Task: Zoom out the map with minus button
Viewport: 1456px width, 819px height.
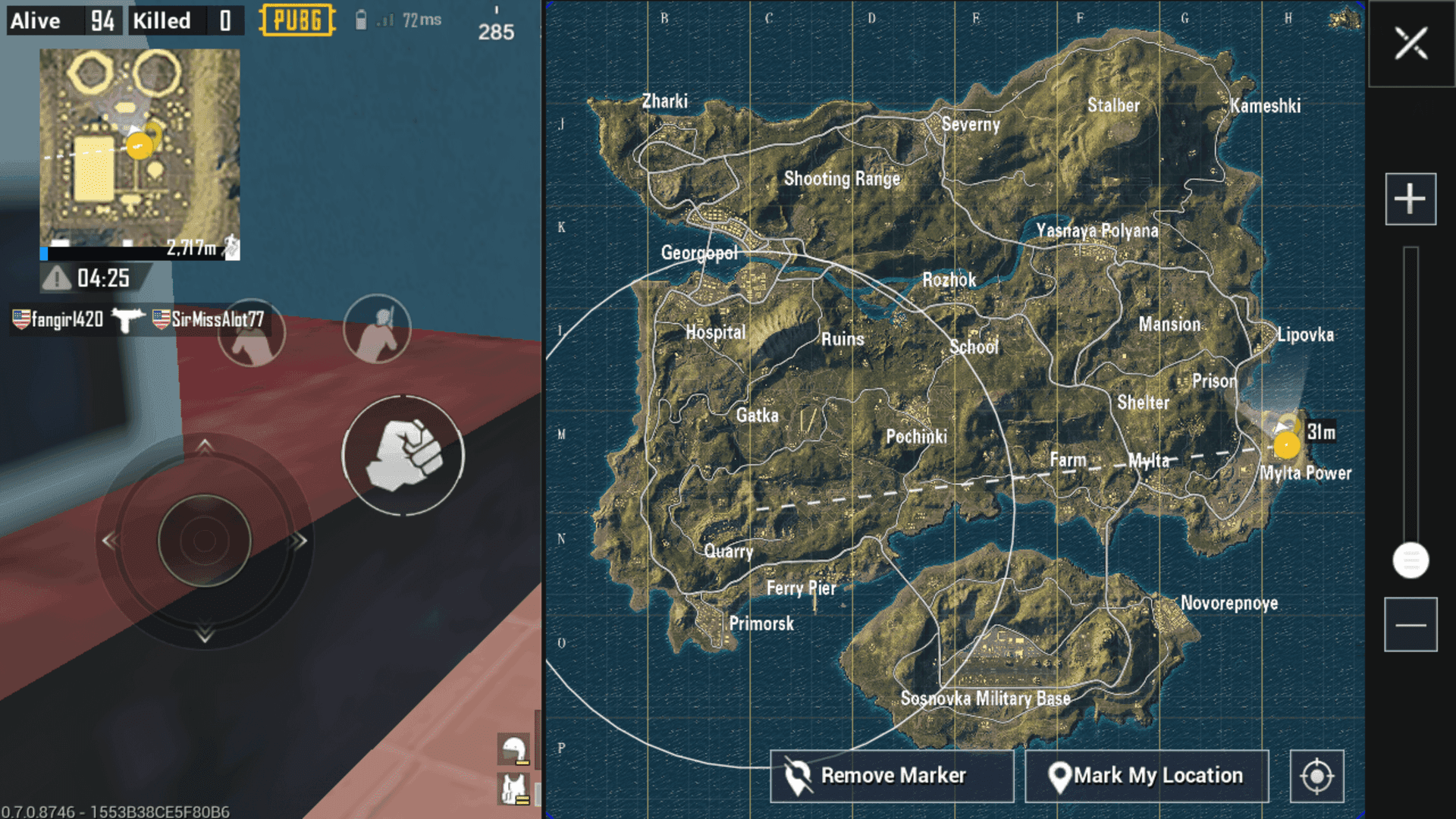Action: click(x=1410, y=625)
